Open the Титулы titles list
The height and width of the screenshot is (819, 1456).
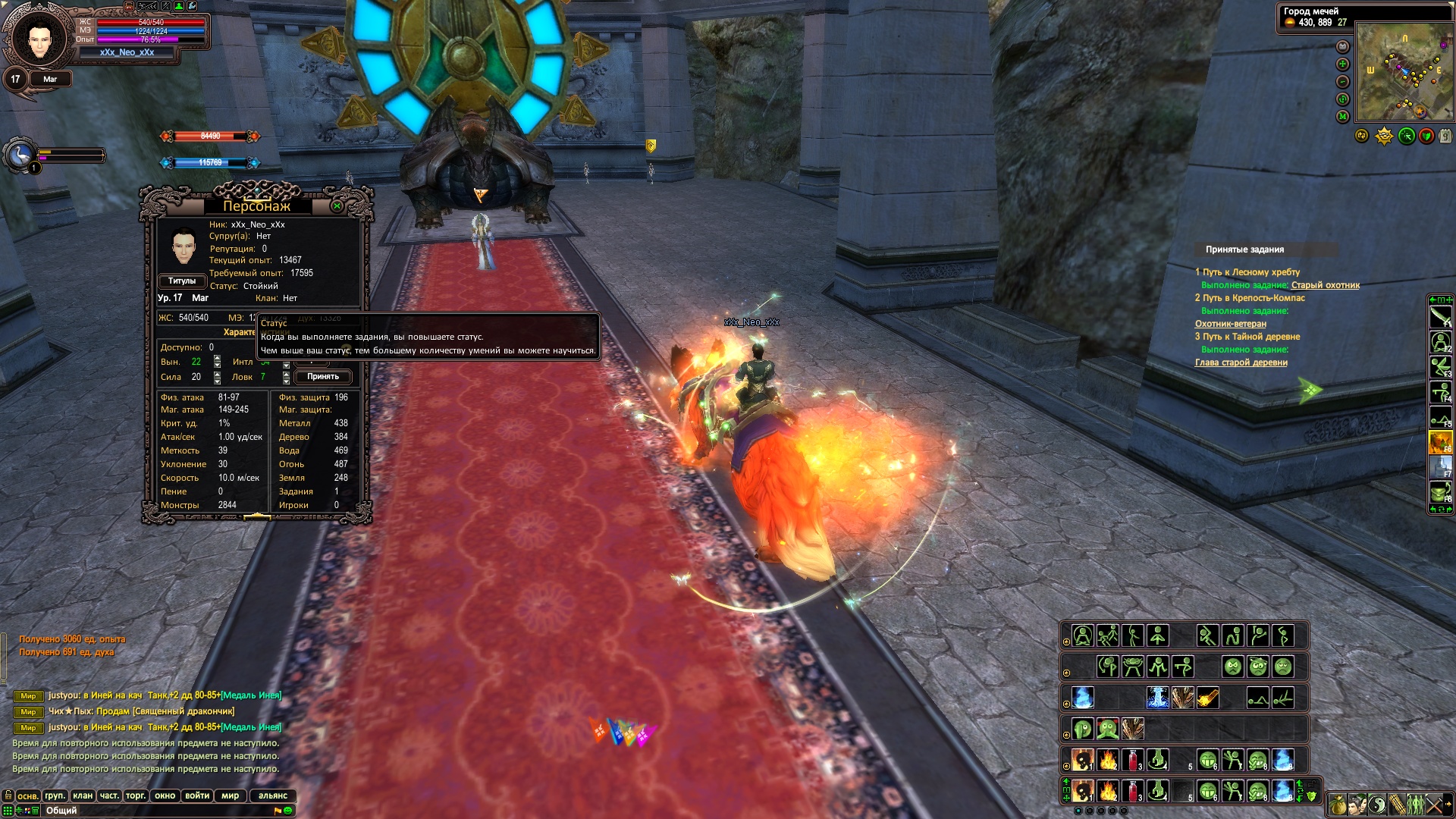[182, 281]
